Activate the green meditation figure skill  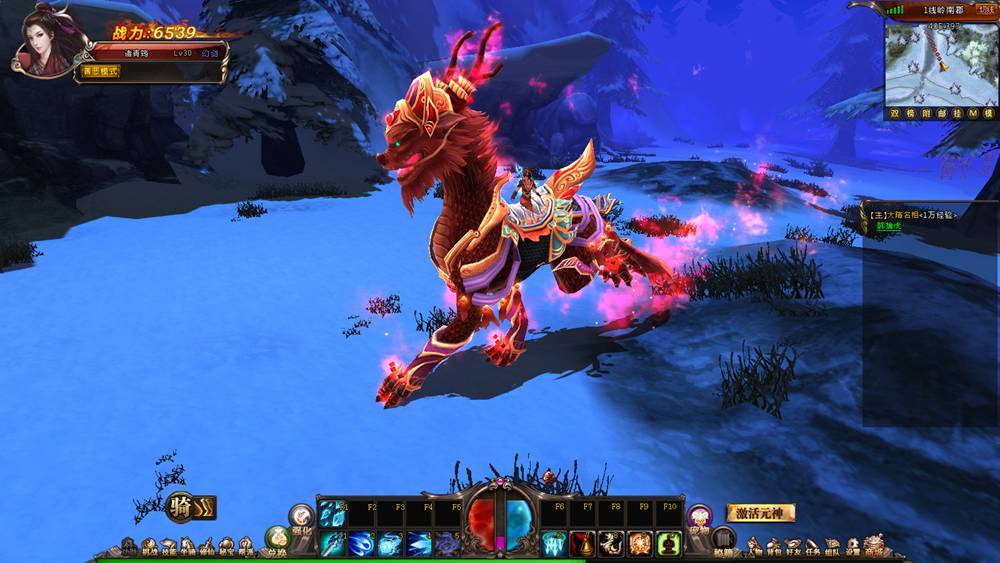[x=669, y=543]
